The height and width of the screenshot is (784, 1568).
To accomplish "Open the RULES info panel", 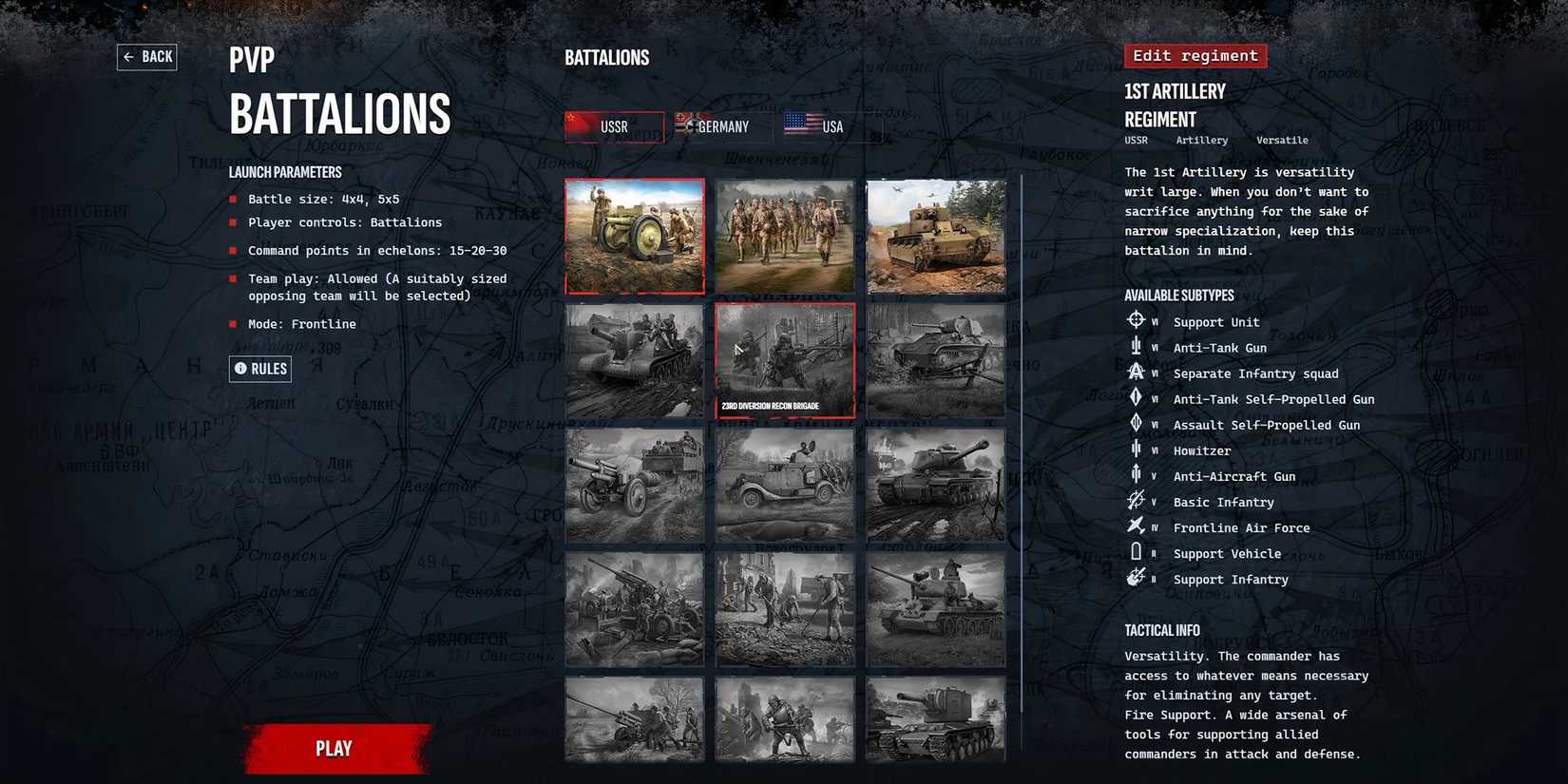I will point(260,369).
